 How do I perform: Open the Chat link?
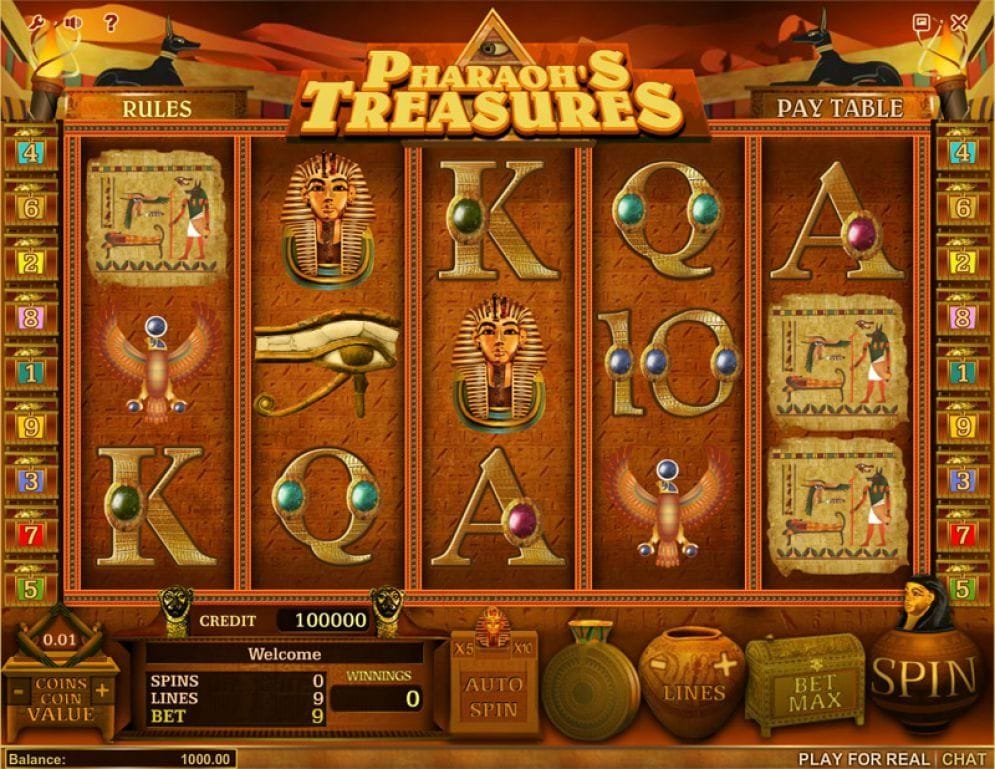964,760
